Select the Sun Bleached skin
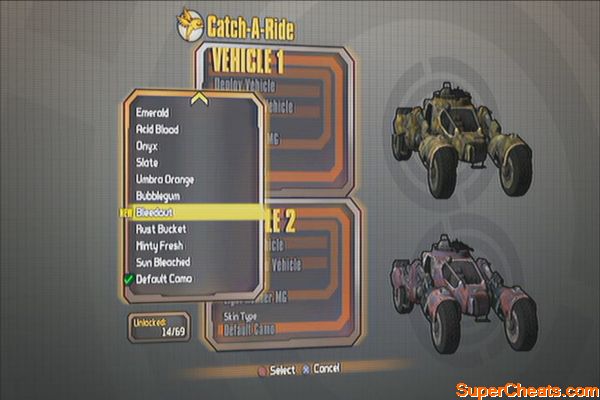The height and width of the screenshot is (400, 600). pos(163,262)
